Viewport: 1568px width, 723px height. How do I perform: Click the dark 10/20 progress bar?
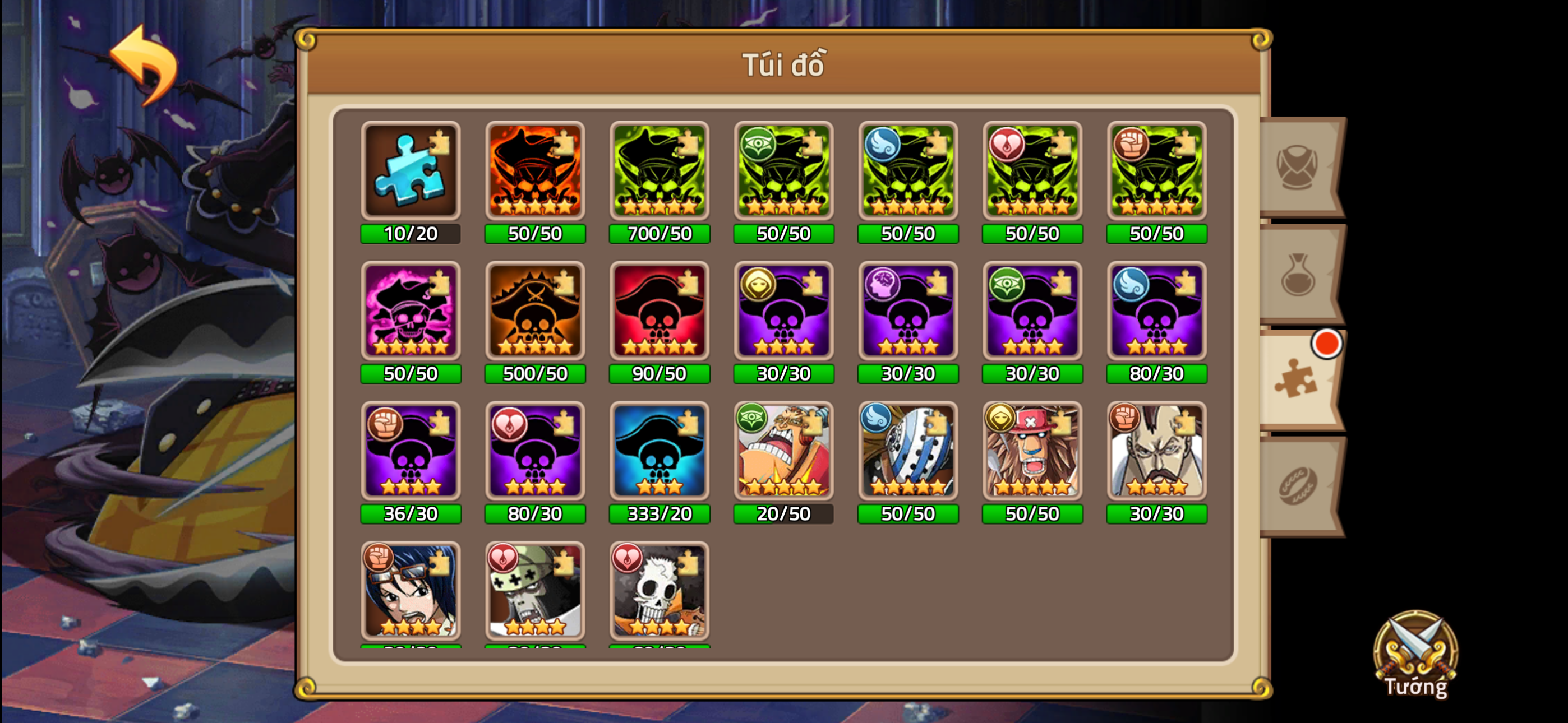pyautogui.click(x=411, y=233)
